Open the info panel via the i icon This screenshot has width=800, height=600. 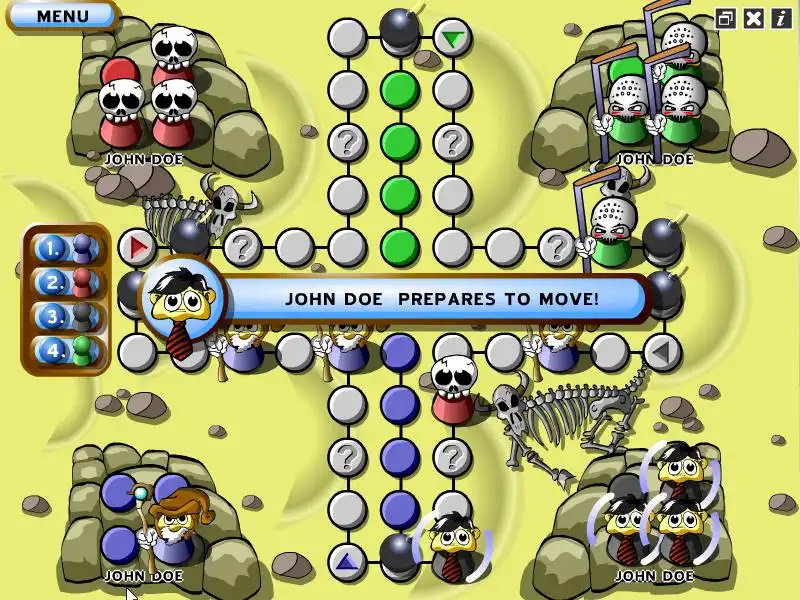(x=780, y=18)
